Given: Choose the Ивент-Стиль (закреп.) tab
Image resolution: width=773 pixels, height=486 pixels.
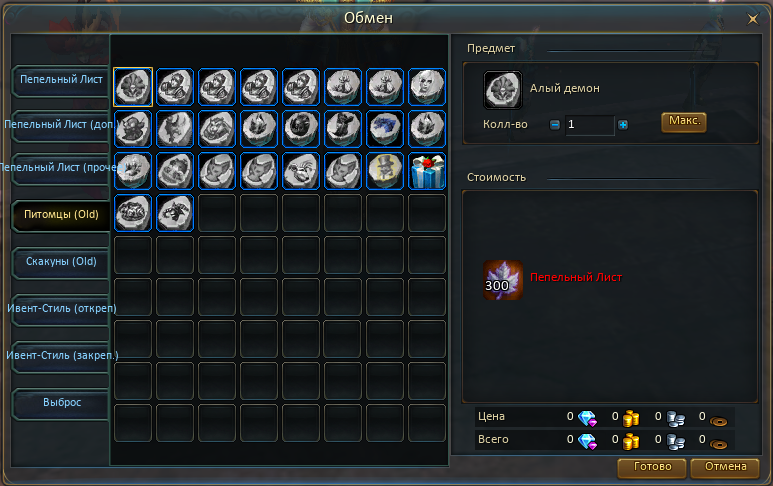Looking at the screenshot, I should [59, 355].
